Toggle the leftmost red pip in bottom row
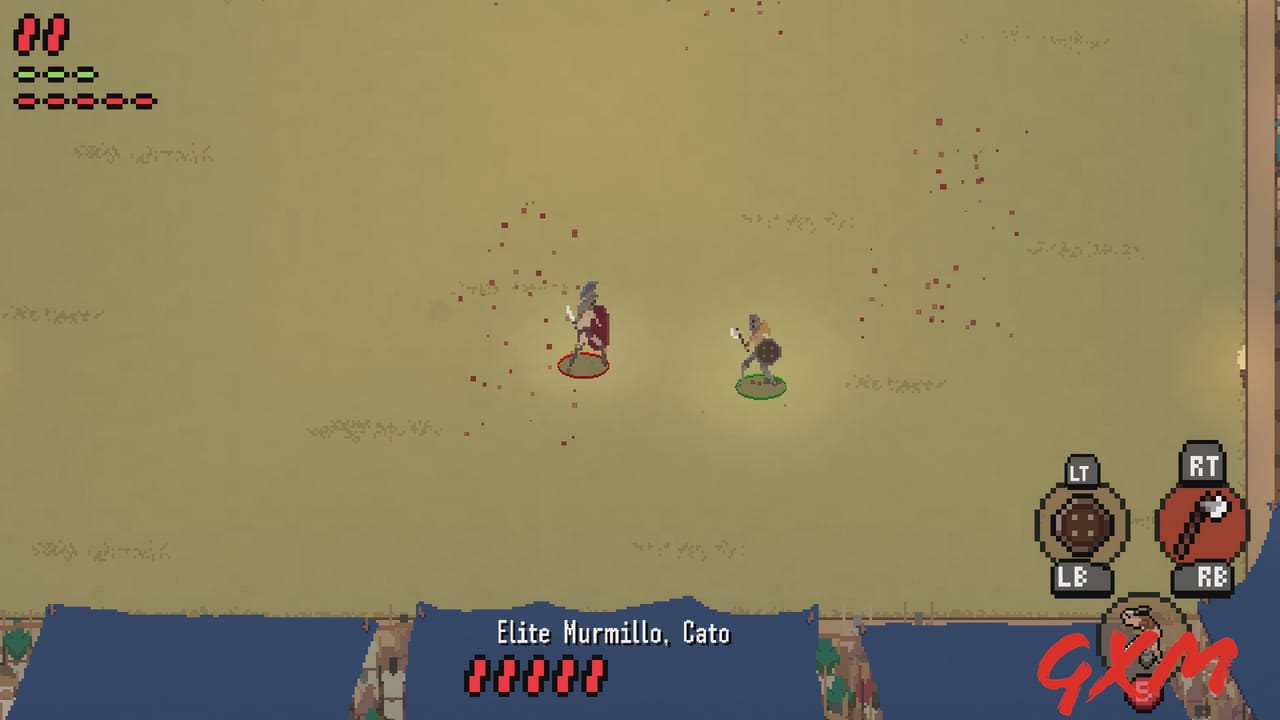Viewport: 1280px width, 720px height. tap(27, 99)
